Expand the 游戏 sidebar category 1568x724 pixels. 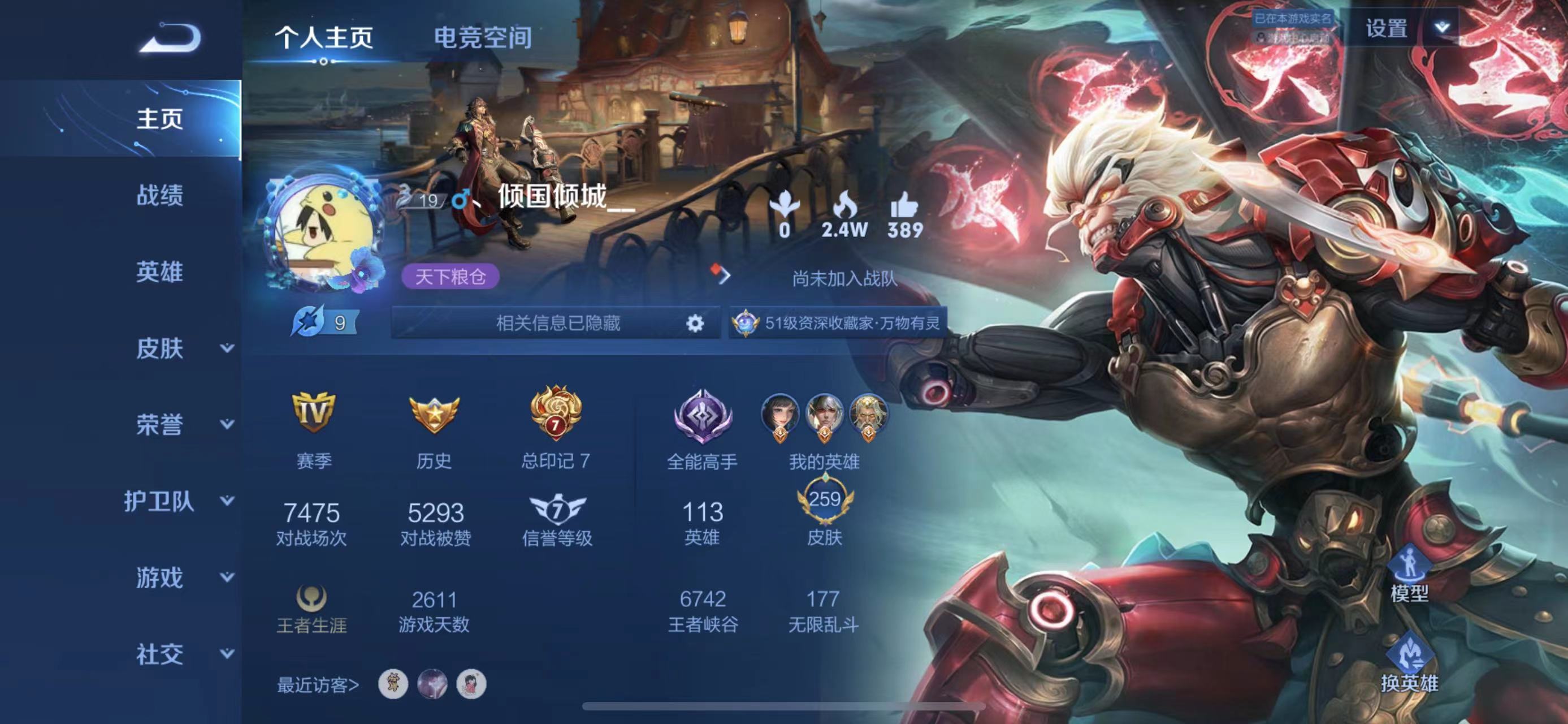click(x=183, y=578)
